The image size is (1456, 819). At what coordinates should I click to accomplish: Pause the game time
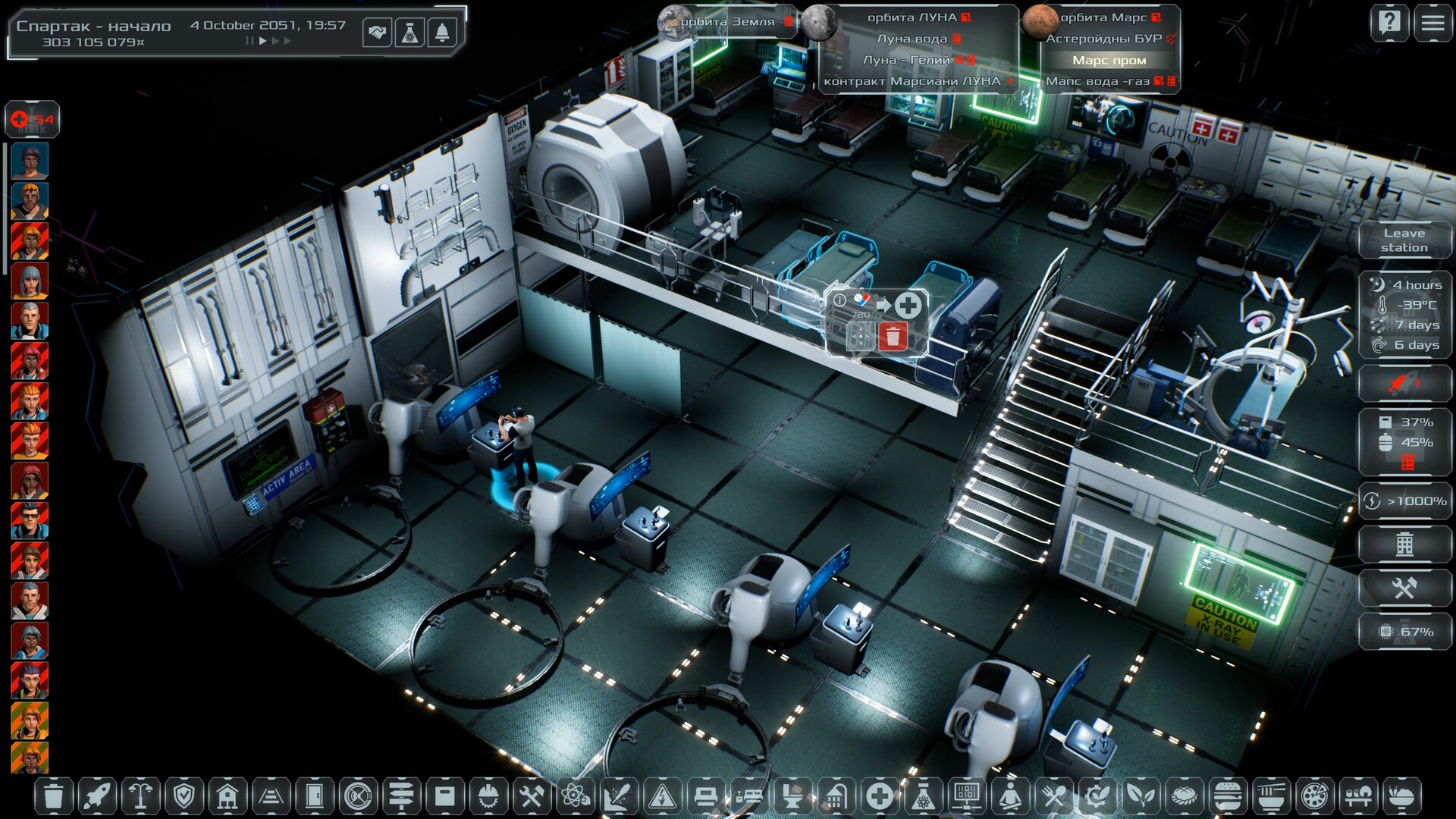pos(249,41)
